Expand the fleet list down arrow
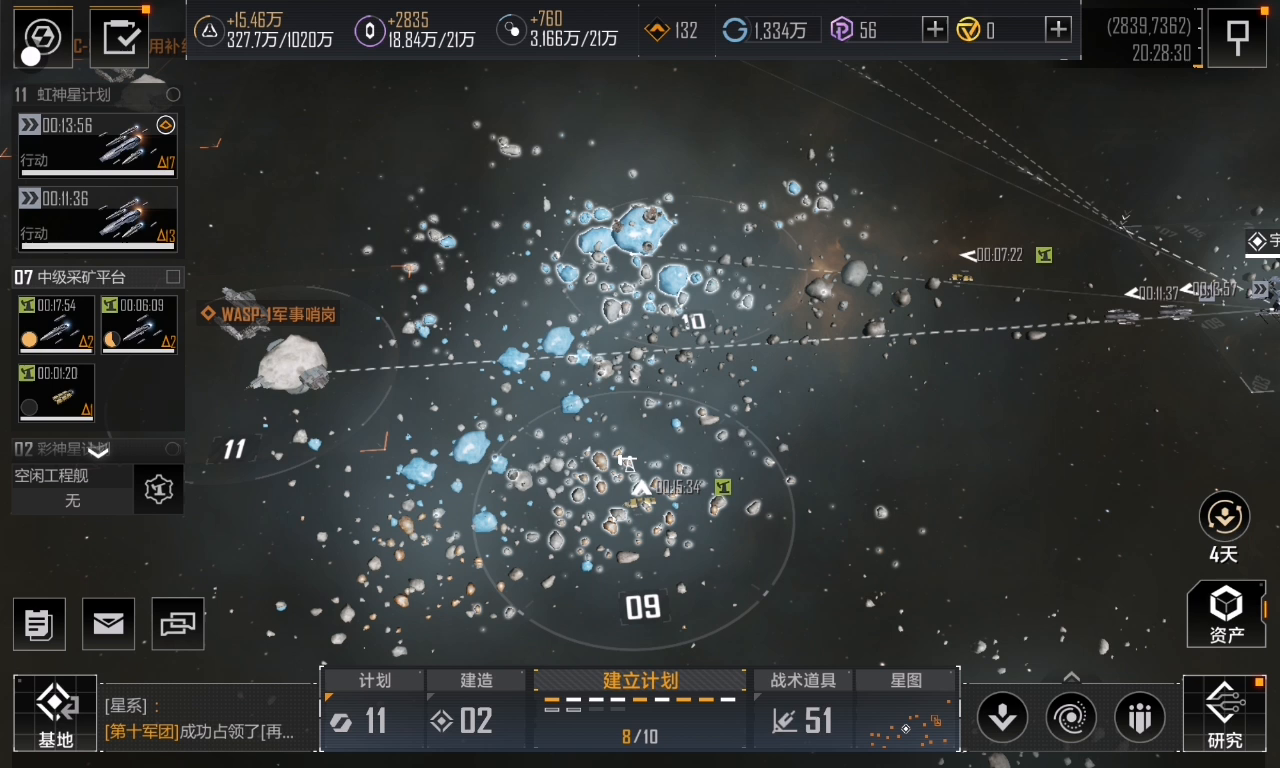 pos(98,452)
